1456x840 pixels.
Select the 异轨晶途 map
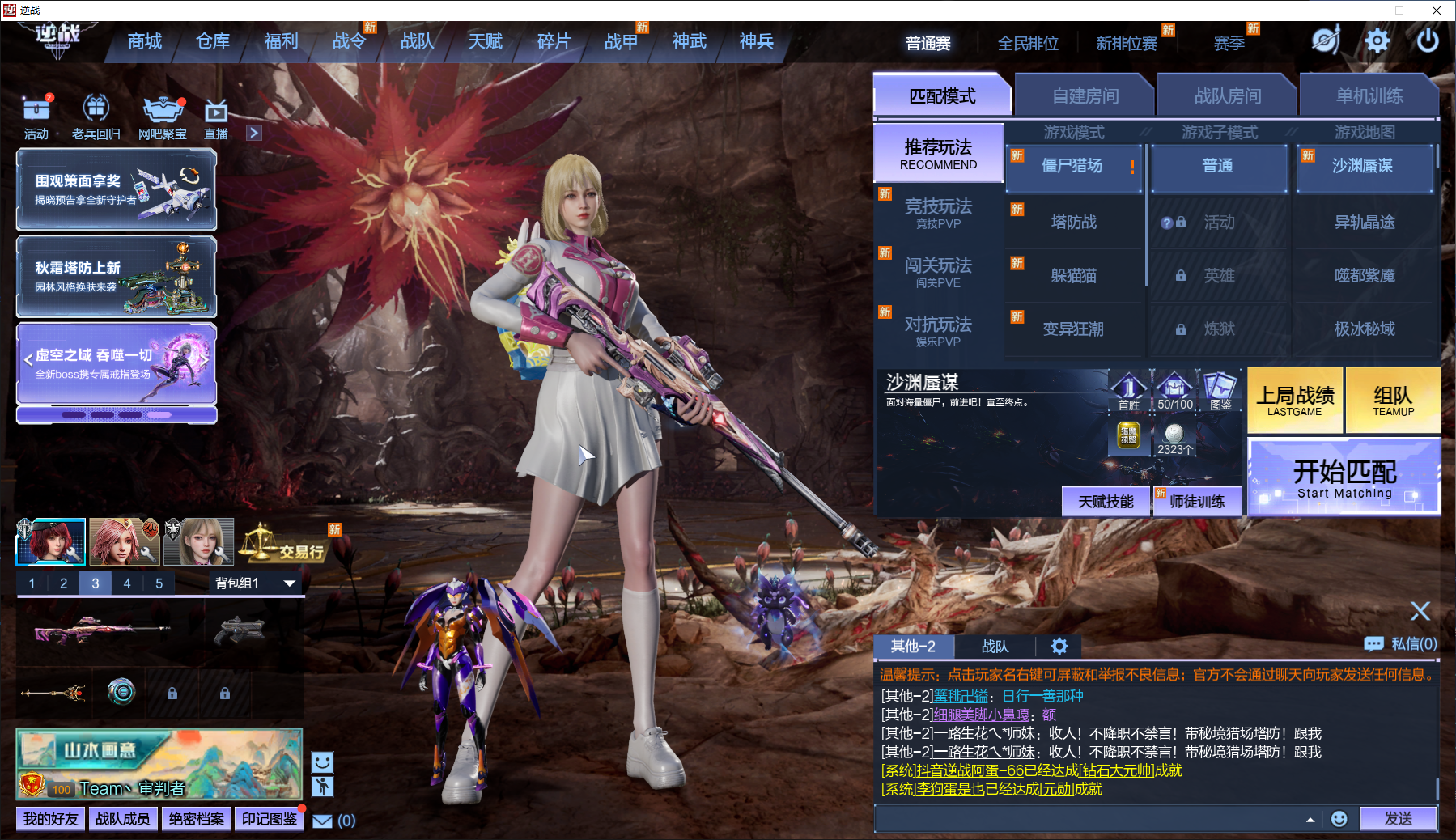coord(1364,222)
